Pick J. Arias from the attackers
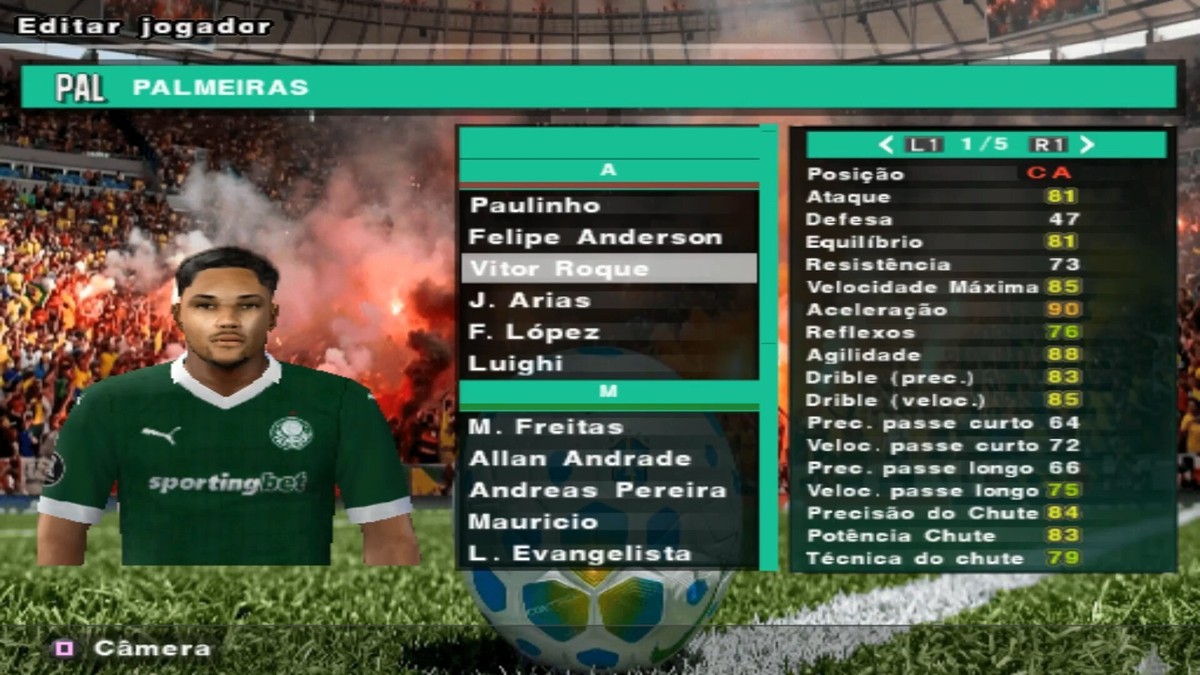Screen dimensions: 1200x675 pos(530,300)
